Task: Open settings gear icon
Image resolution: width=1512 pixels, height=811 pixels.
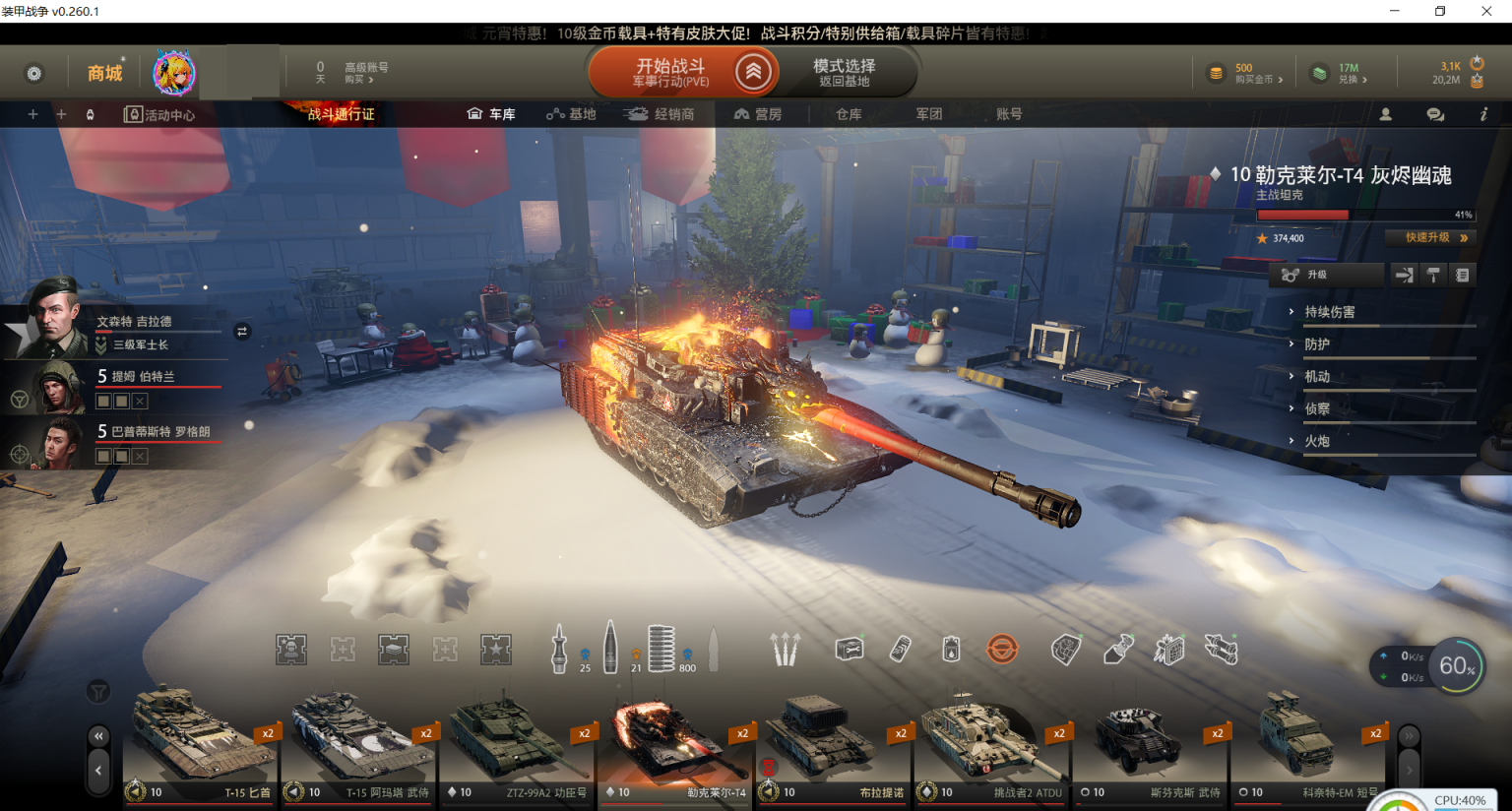Action: [34, 74]
